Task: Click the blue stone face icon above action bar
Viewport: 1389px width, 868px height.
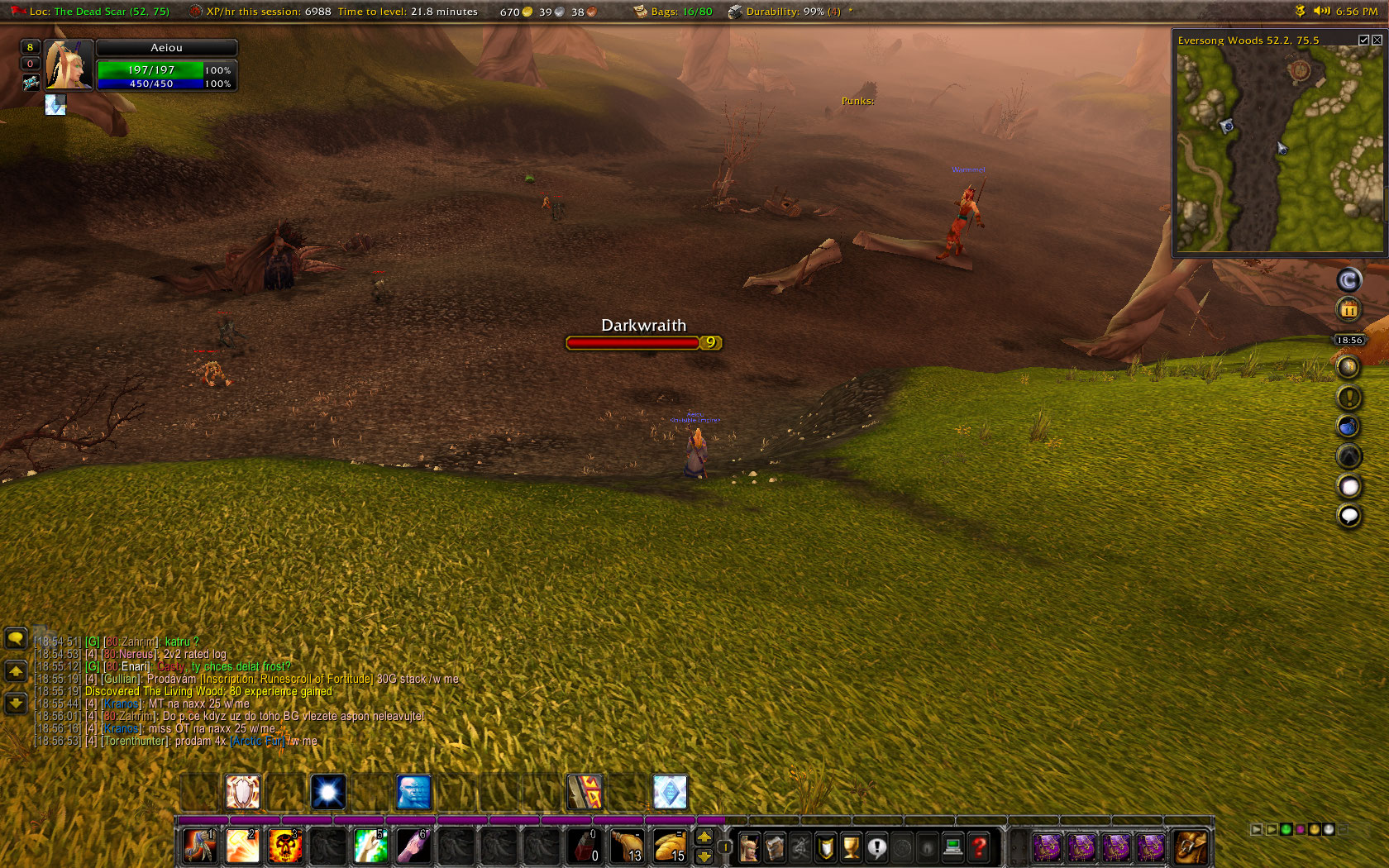Action: [x=413, y=792]
